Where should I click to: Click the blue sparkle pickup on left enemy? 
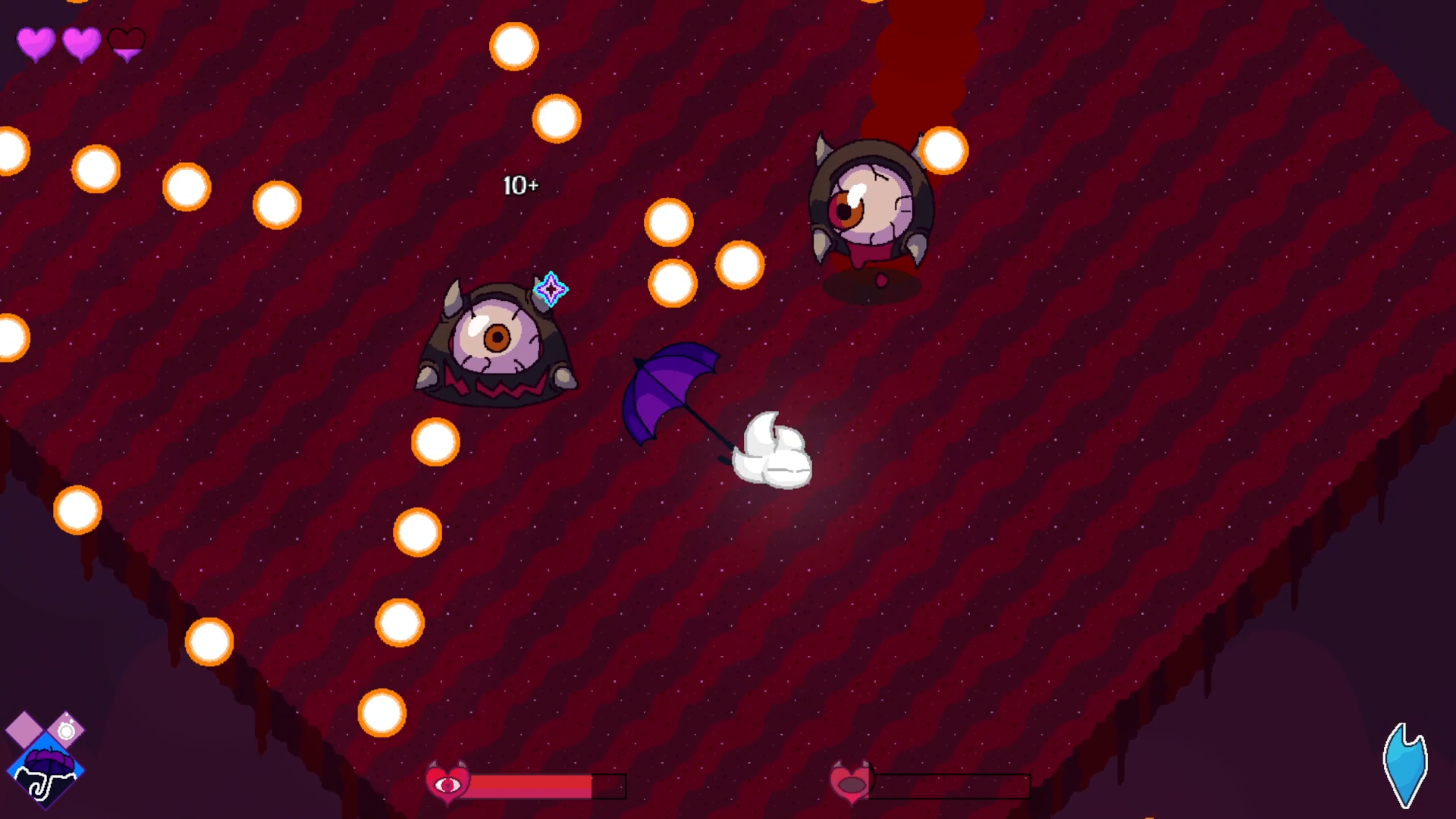551,290
